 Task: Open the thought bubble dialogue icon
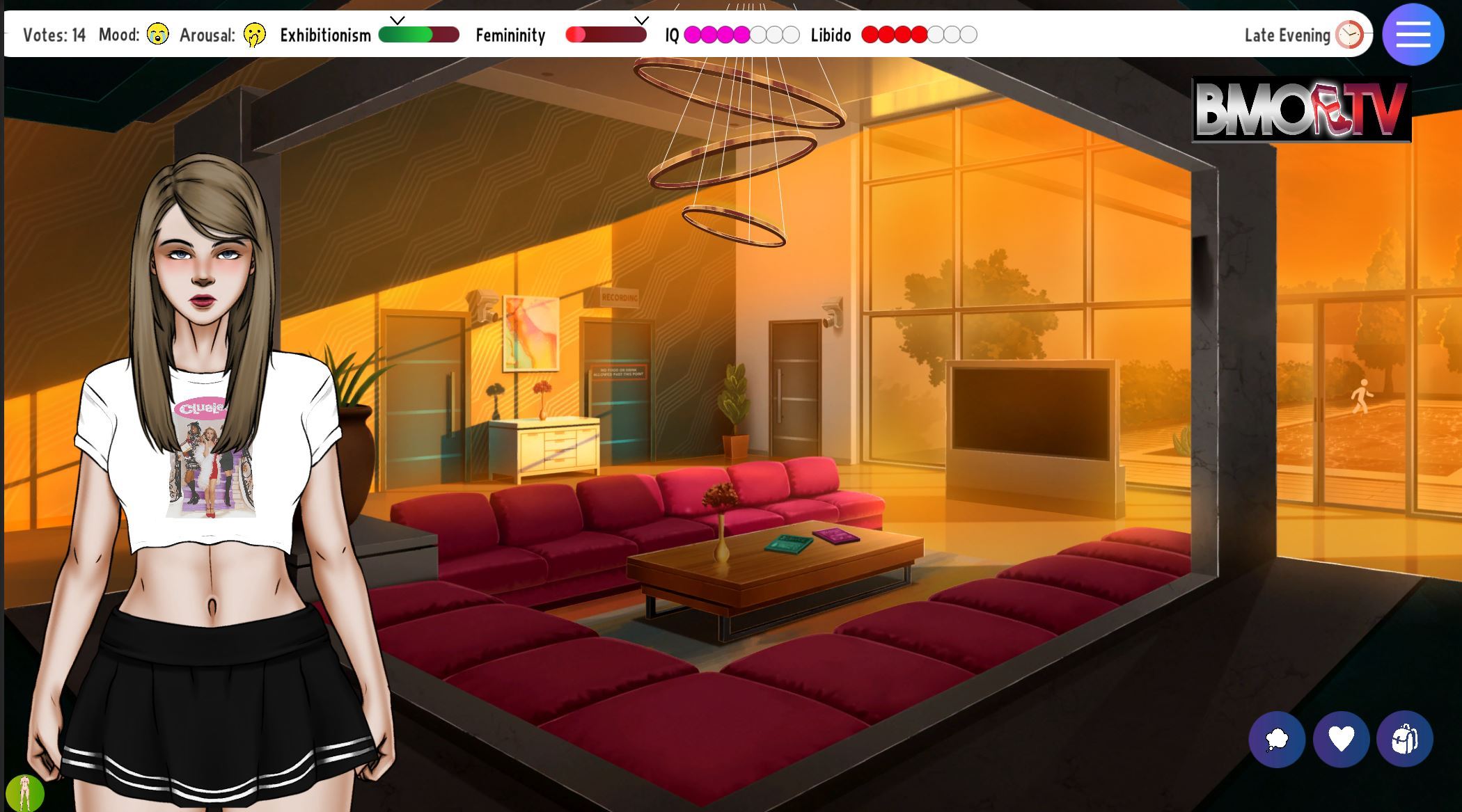coord(1279,740)
